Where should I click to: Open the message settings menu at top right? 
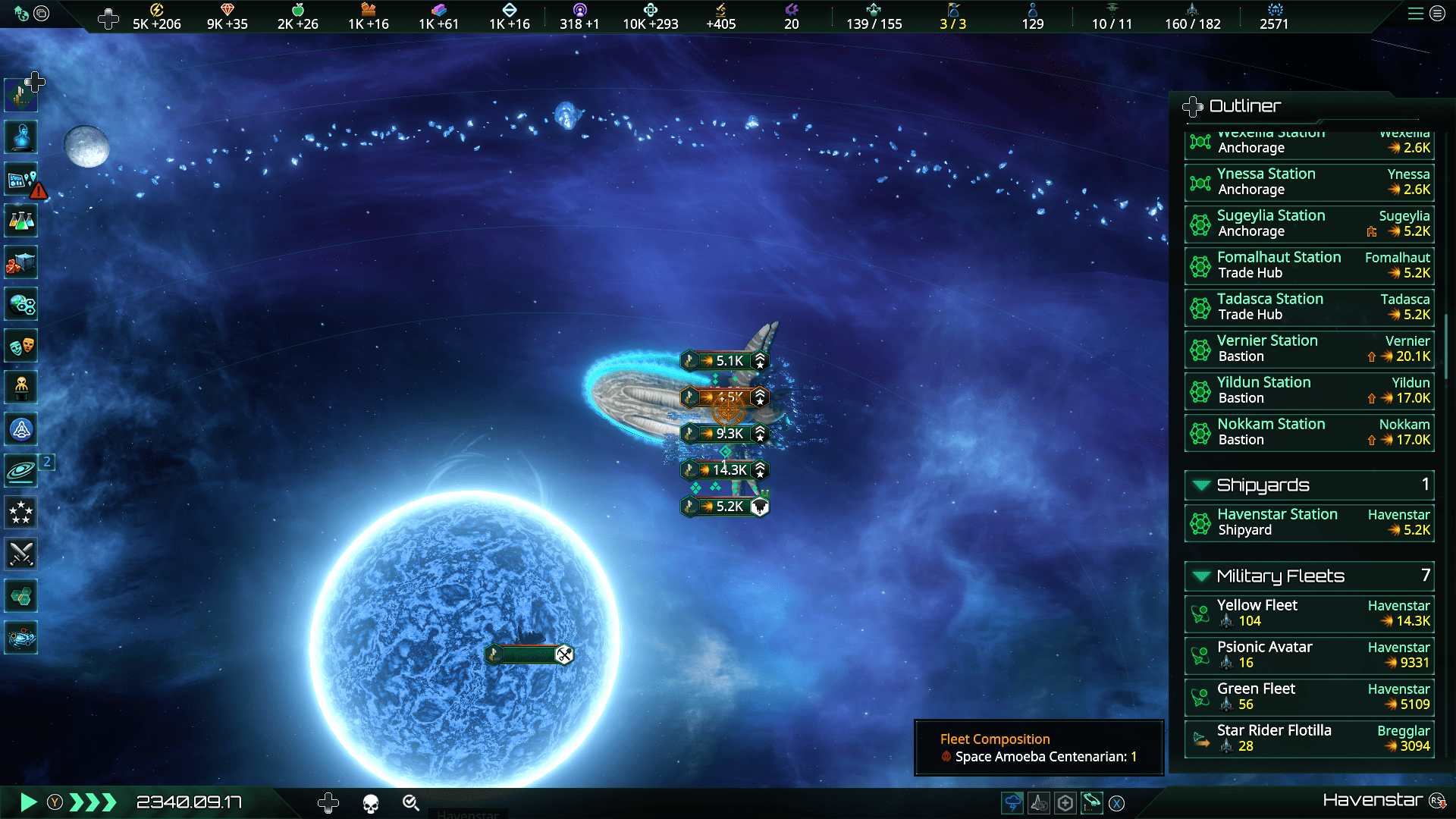1438,13
